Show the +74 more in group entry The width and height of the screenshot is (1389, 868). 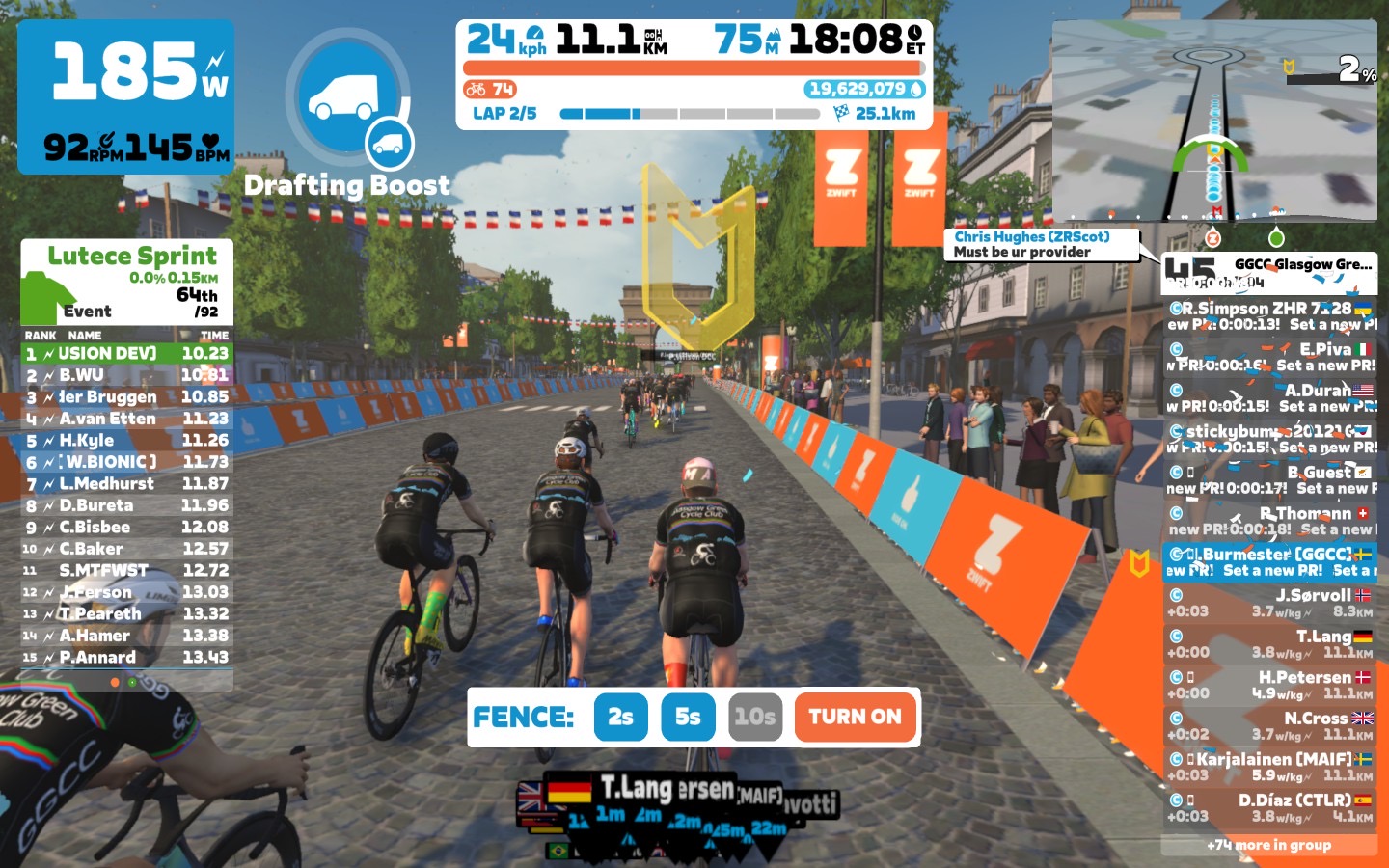(1268, 846)
